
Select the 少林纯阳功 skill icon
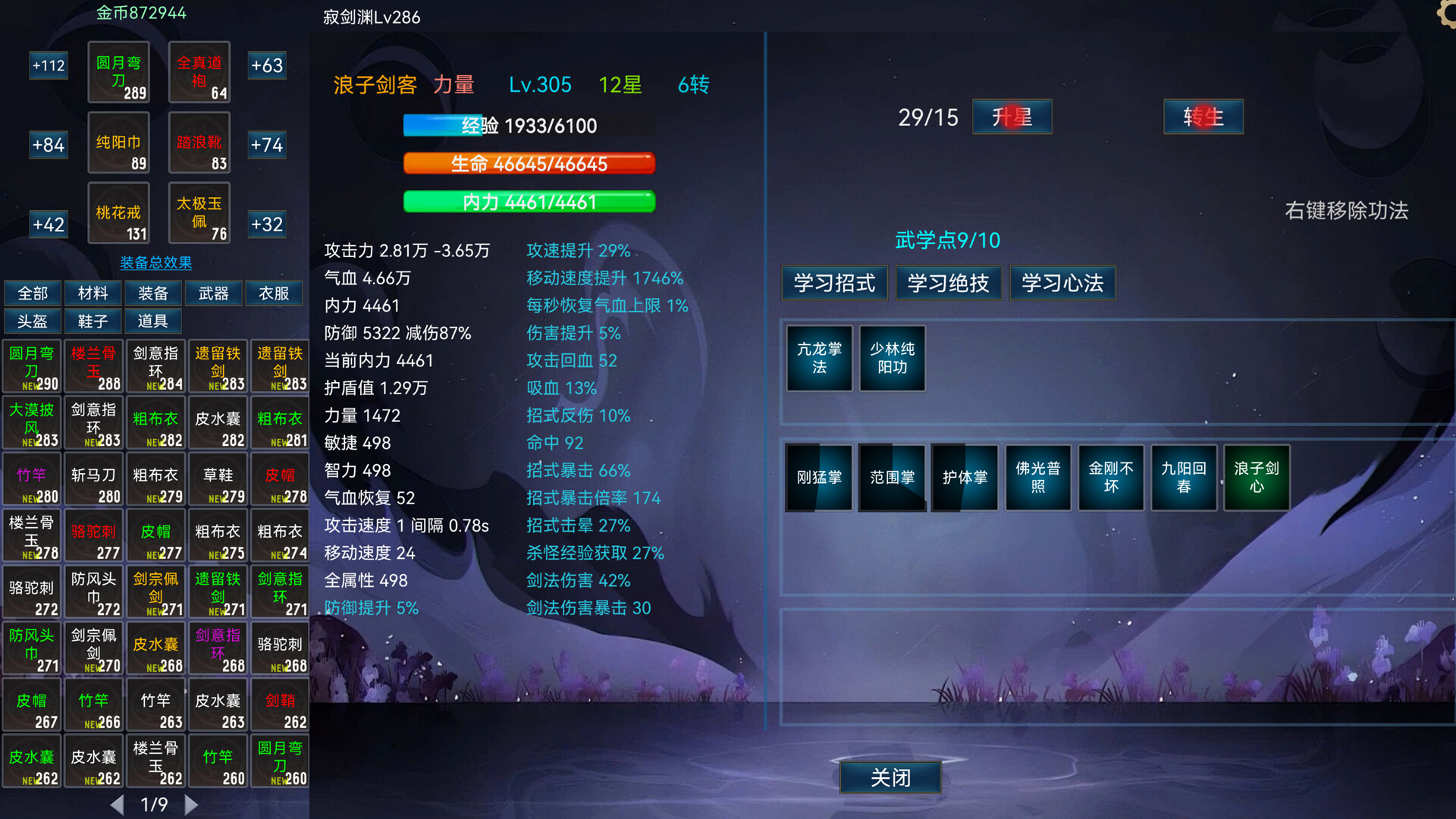click(892, 358)
